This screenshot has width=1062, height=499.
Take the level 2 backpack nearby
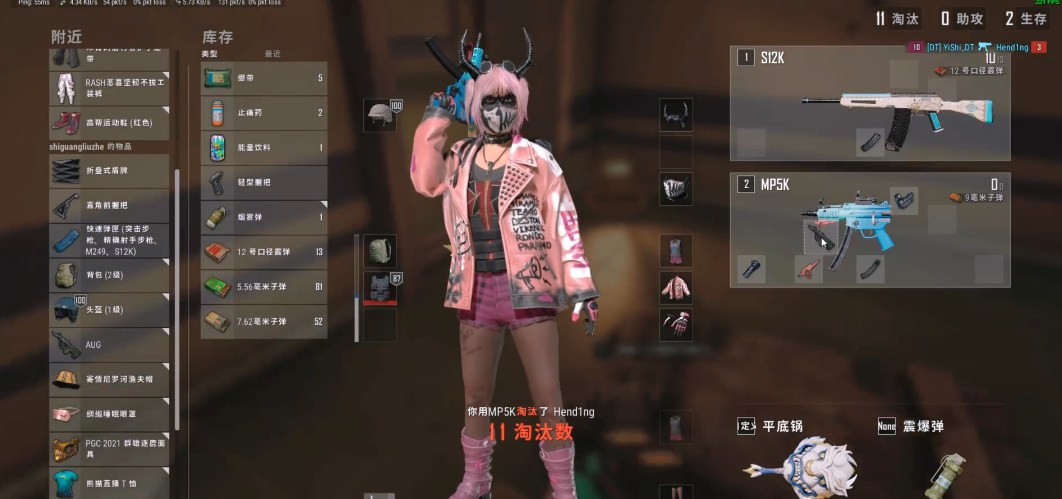[x=110, y=274]
